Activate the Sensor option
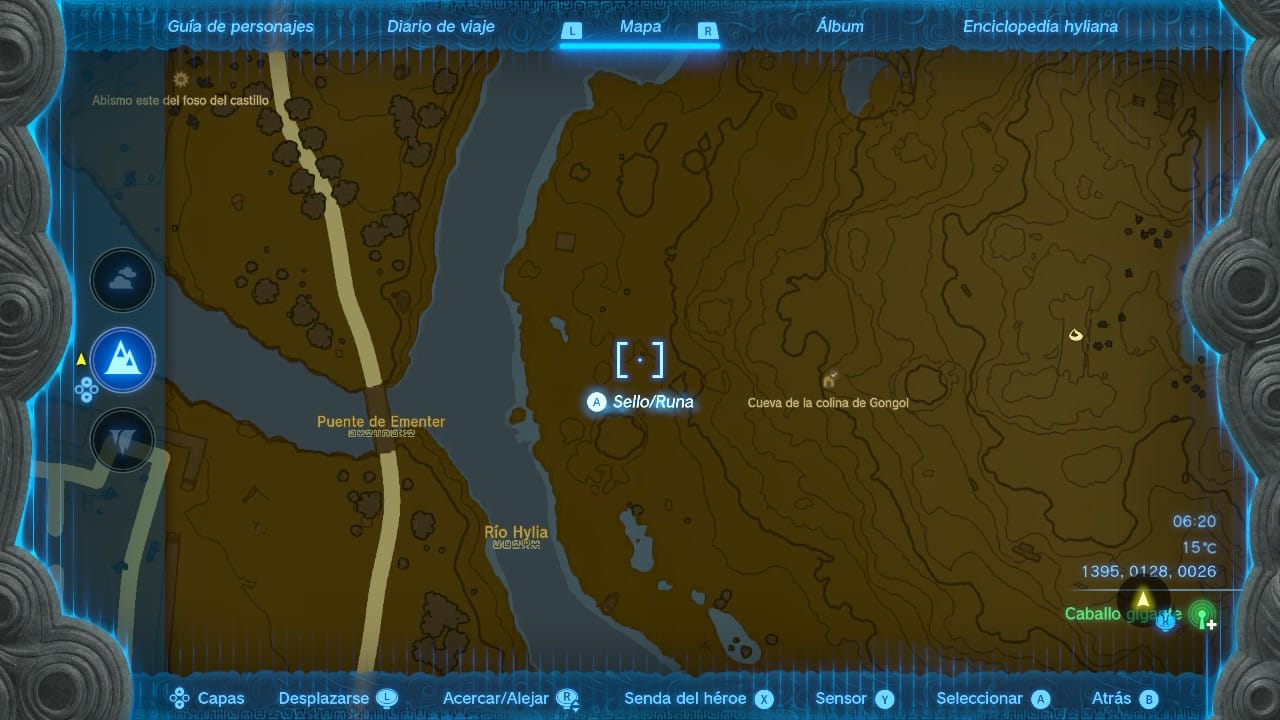 coord(854,699)
